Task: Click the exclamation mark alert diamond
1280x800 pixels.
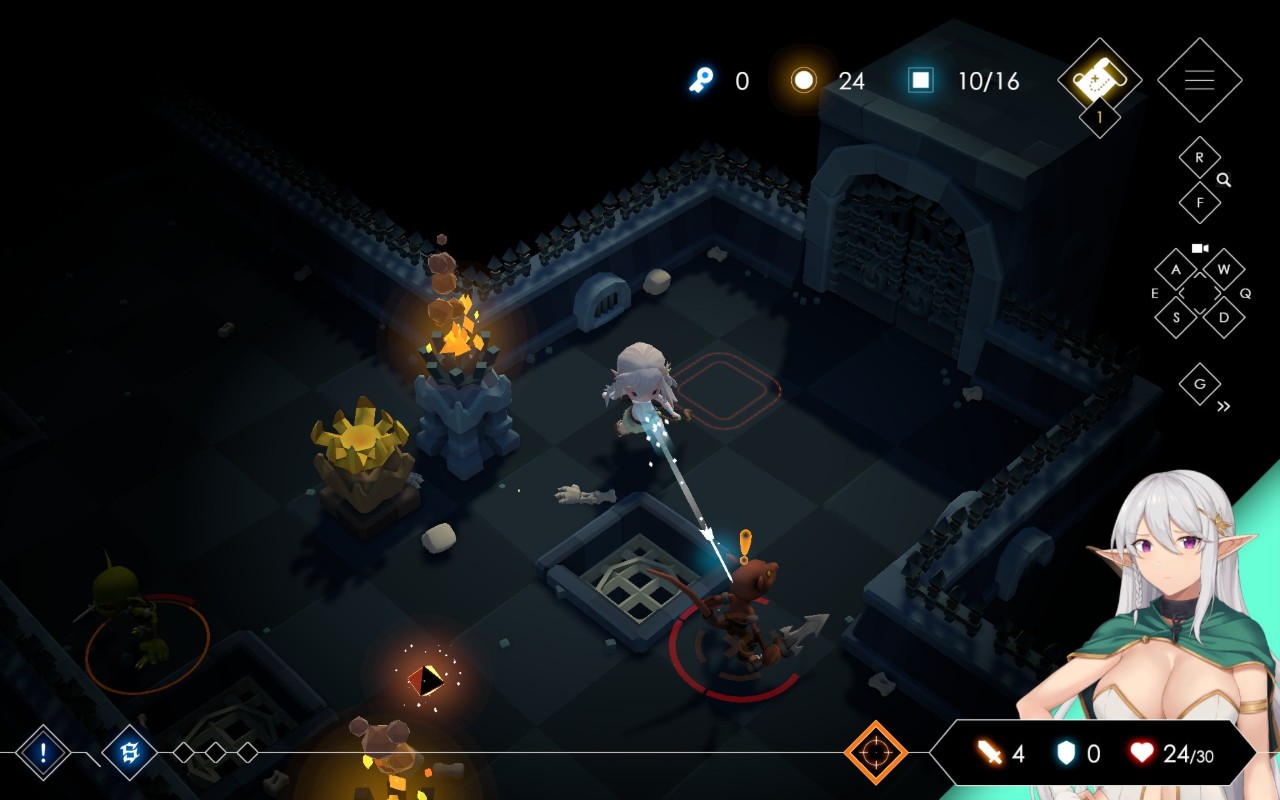Action: pos(43,752)
